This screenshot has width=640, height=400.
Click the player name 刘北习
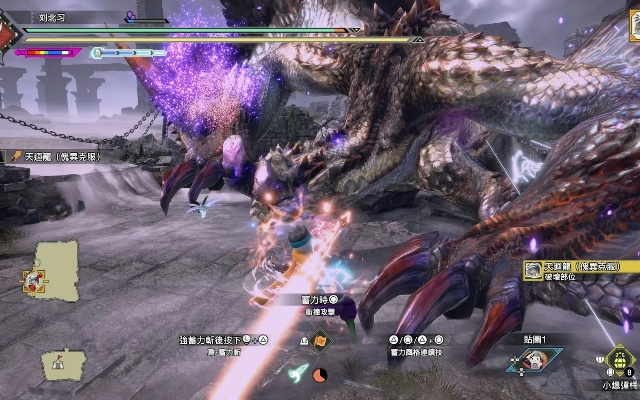(52, 18)
